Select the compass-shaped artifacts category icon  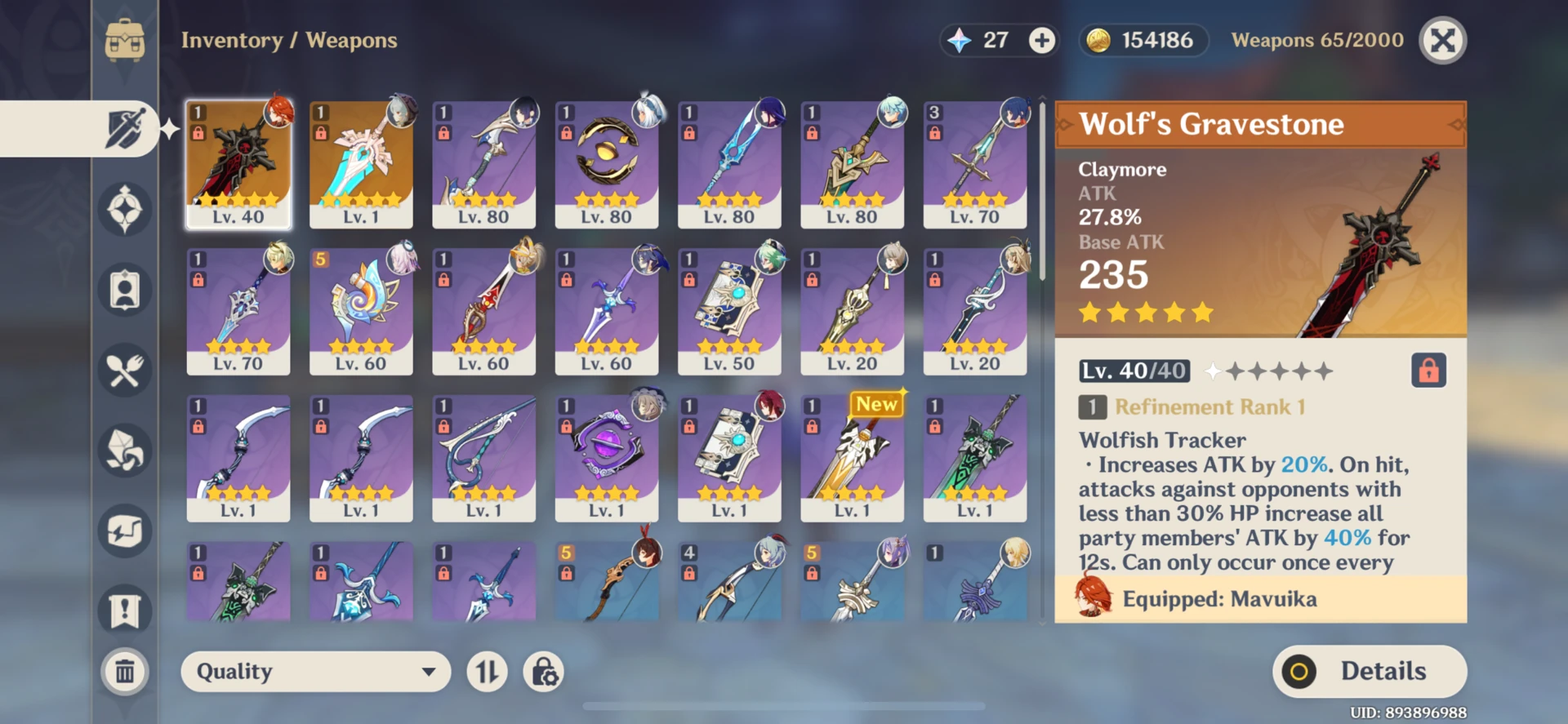point(124,209)
